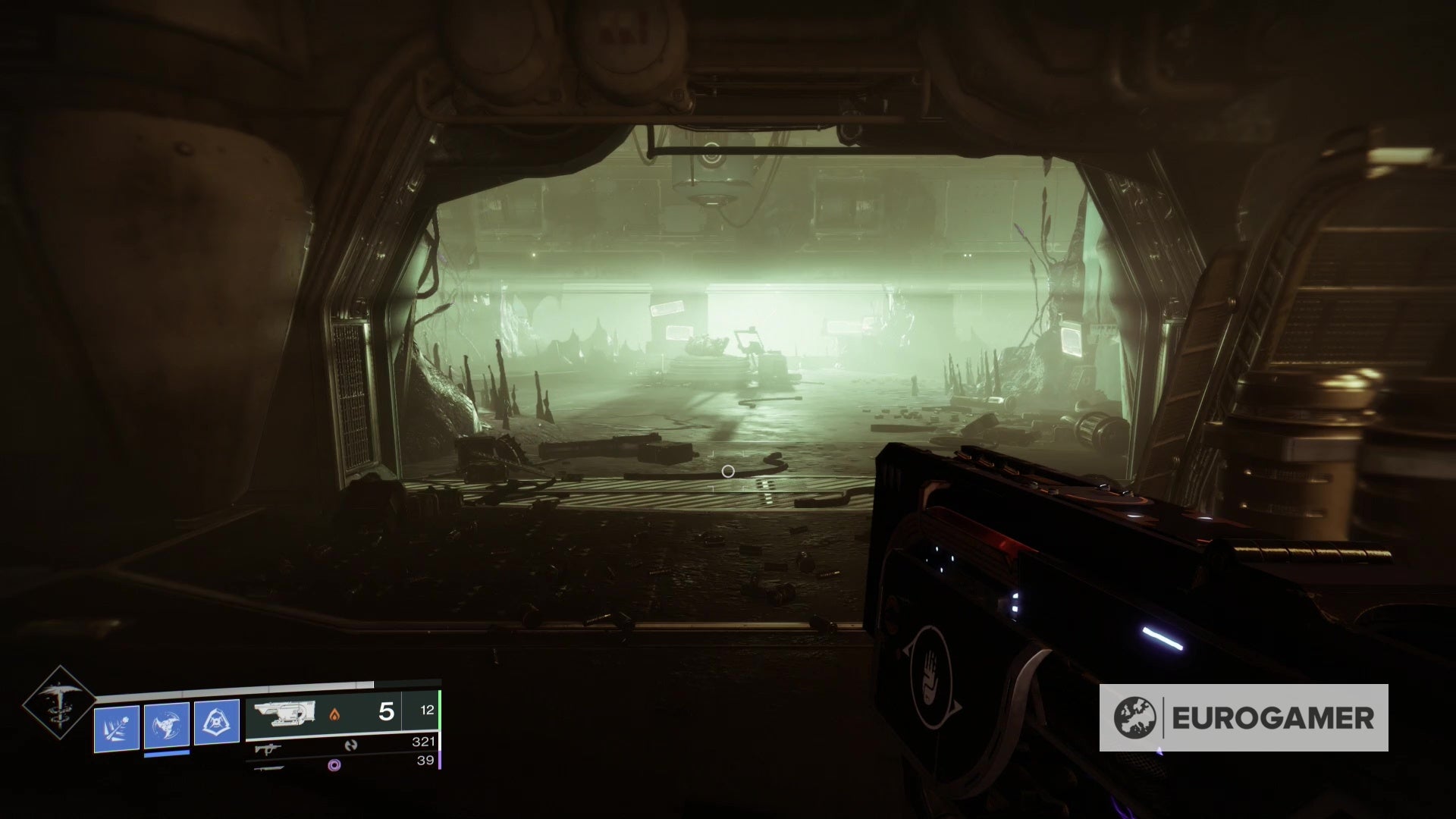Click the SMG weapon silhouette icon
The height and width of the screenshot is (819, 1456).
point(267,748)
